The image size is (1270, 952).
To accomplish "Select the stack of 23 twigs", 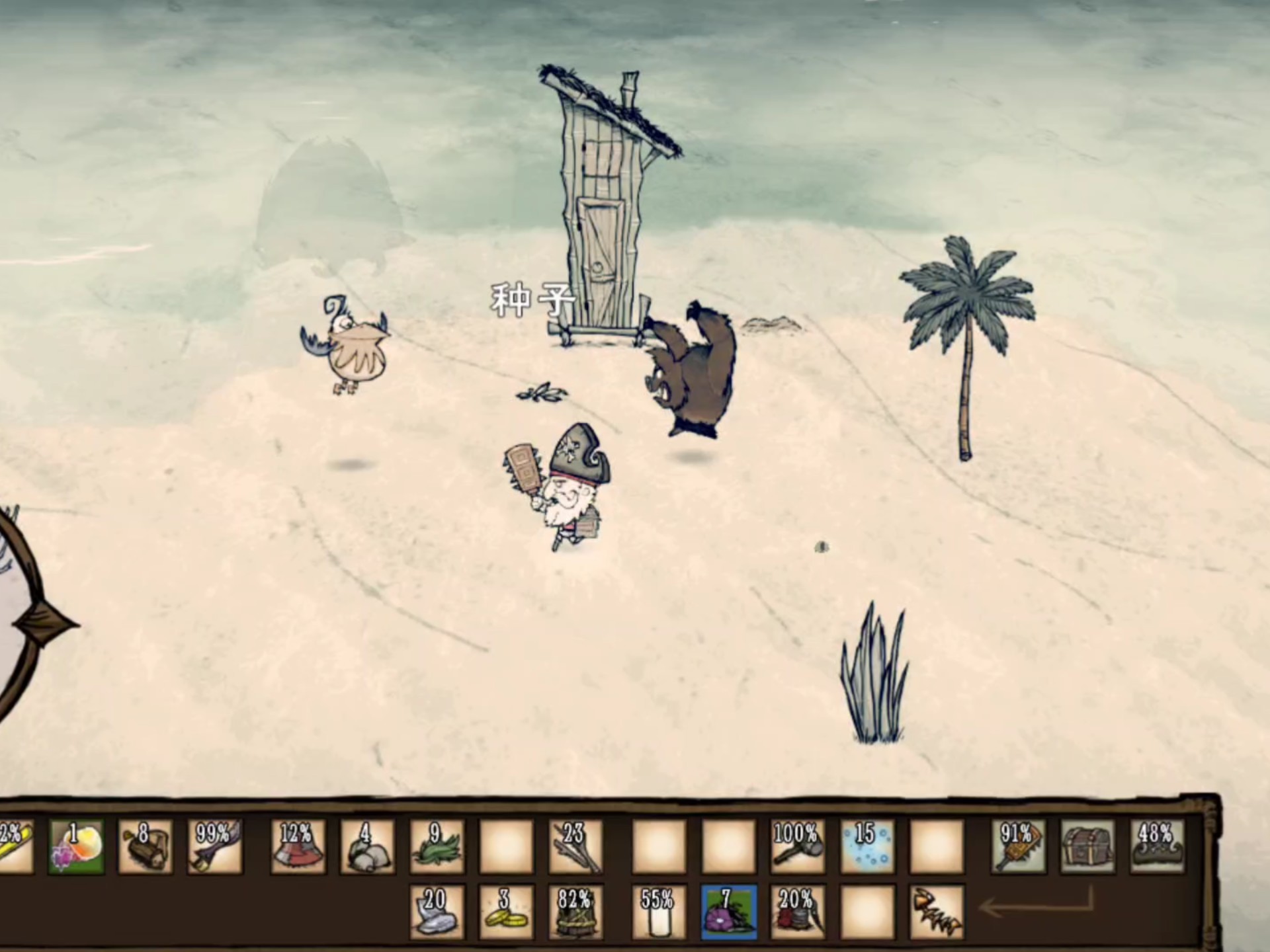I will (575, 847).
